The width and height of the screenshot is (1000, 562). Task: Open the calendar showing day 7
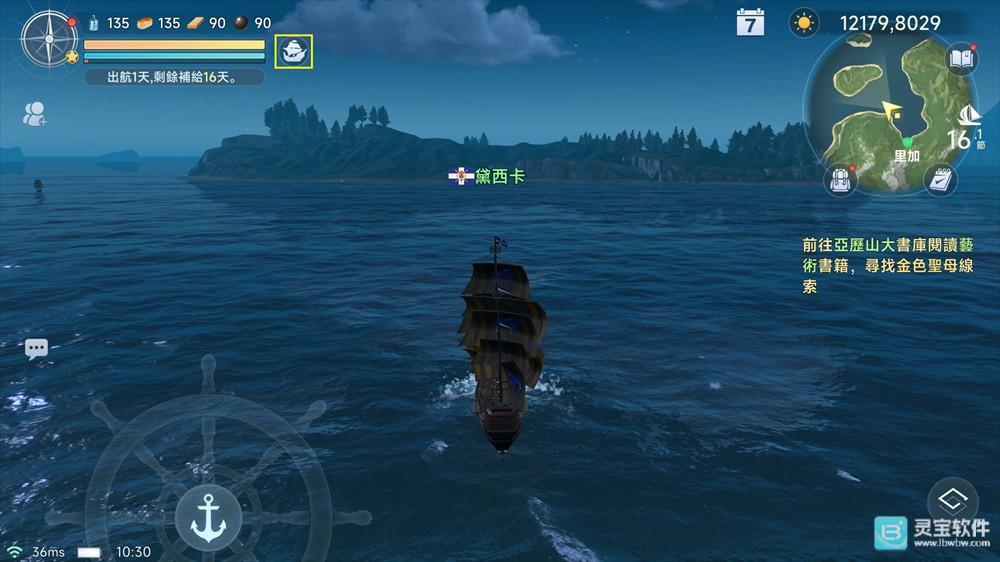point(750,22)
